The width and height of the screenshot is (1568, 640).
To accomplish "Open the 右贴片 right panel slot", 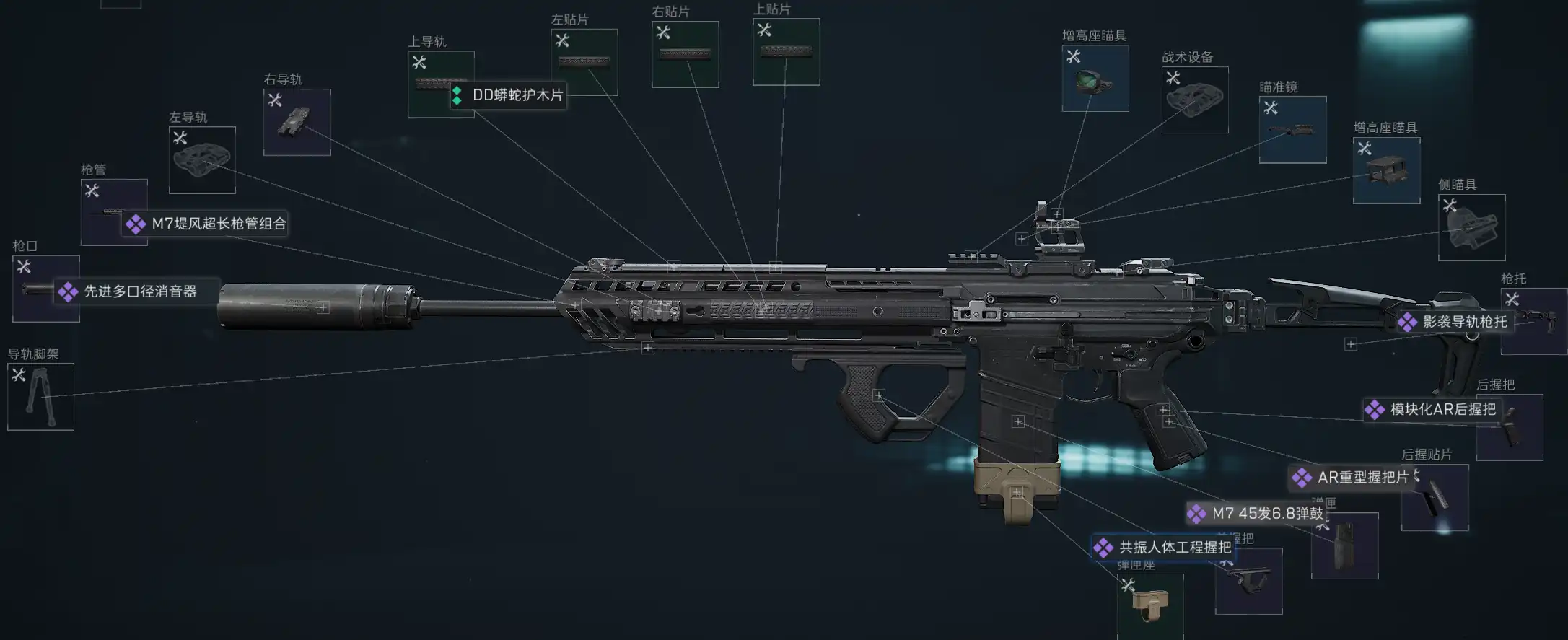I will [x=685, y=55].
